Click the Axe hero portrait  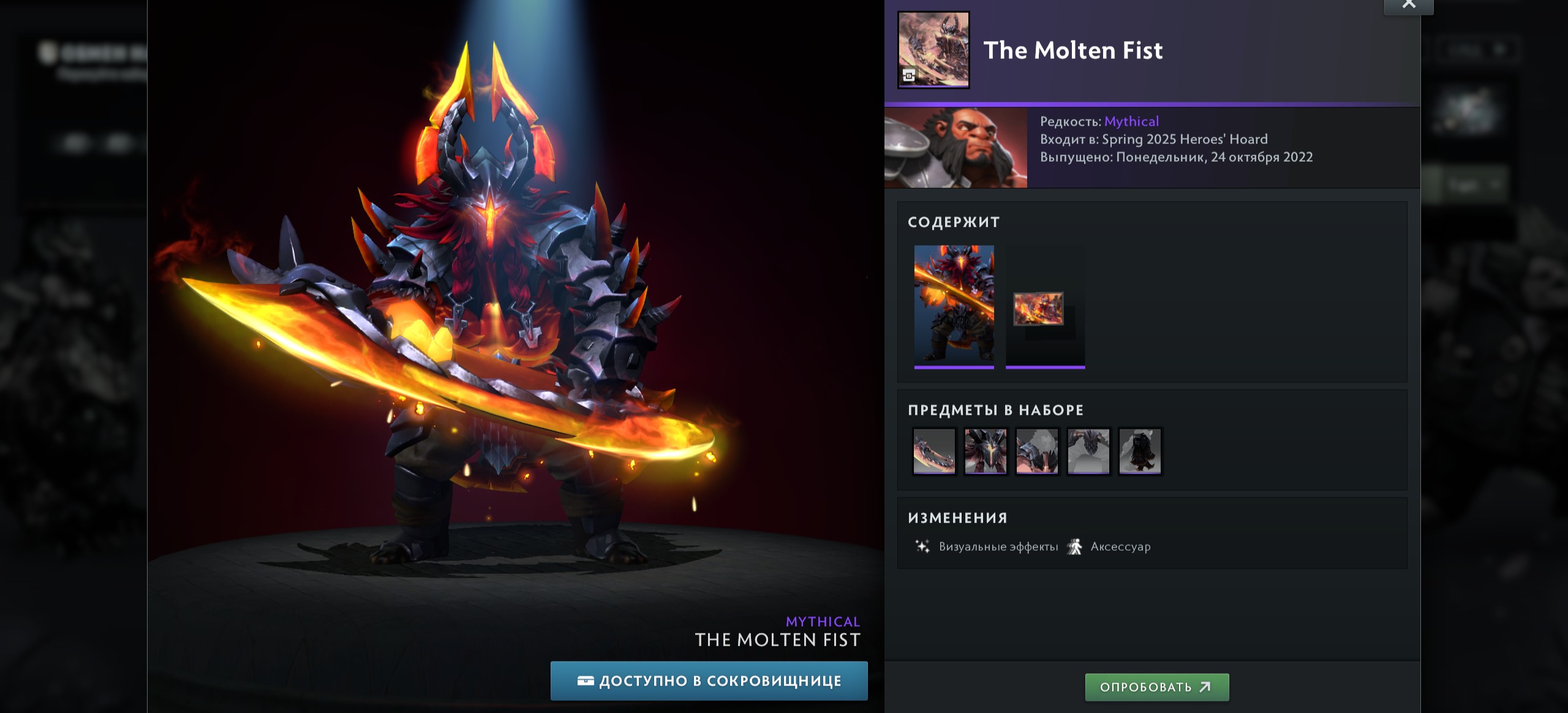[956, 148]
